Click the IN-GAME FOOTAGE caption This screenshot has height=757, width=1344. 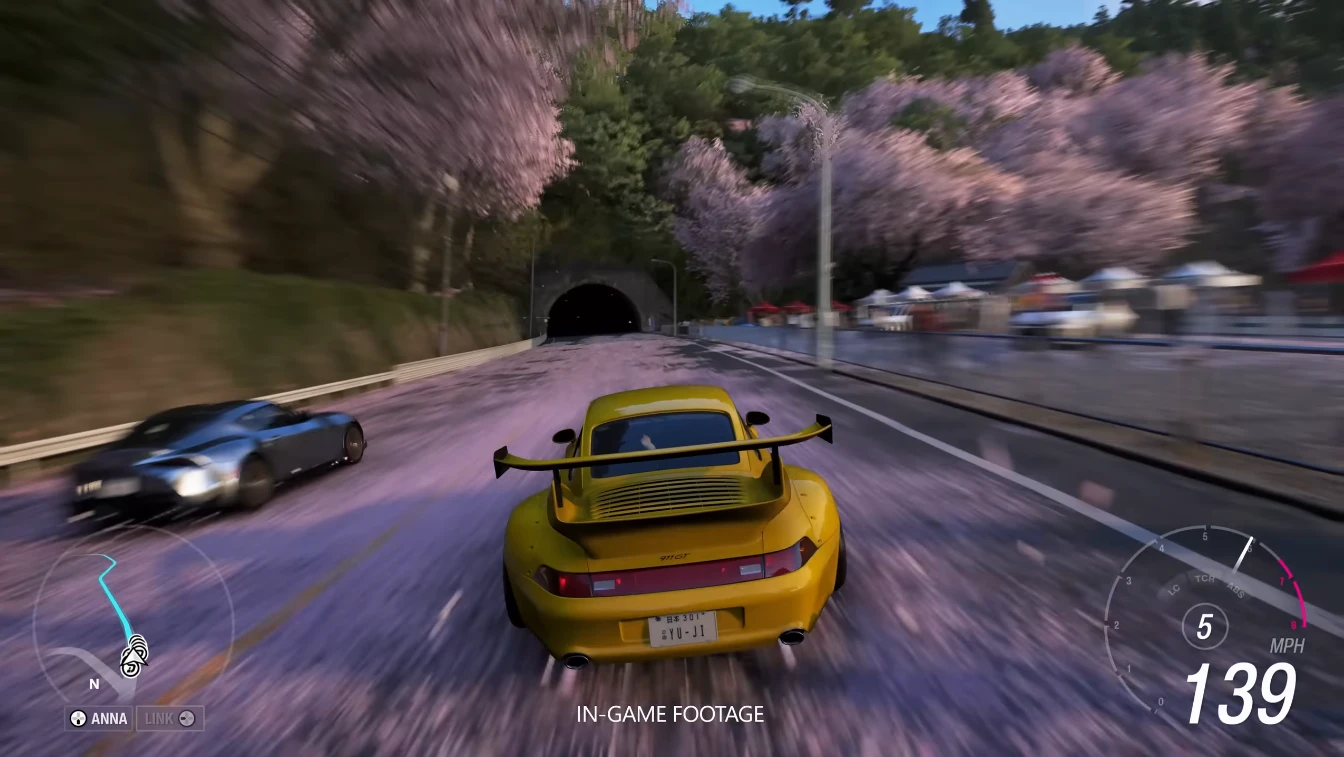pos(671,714)
